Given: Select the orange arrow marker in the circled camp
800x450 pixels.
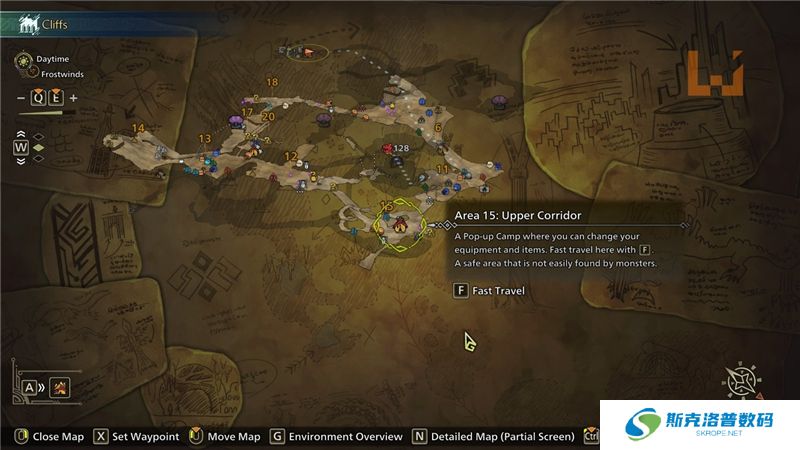Looking at the screenshot, I should coord(309,52).
